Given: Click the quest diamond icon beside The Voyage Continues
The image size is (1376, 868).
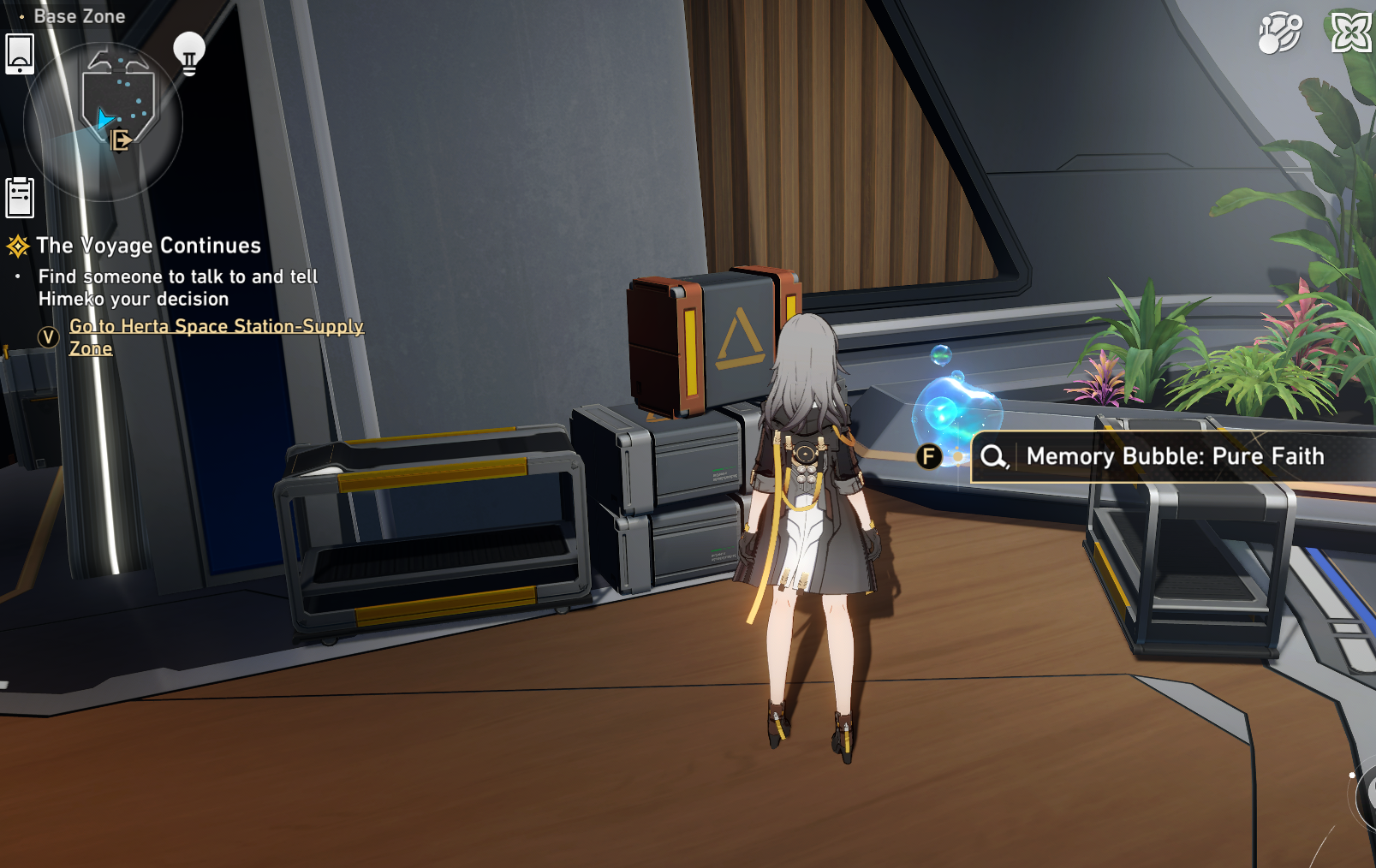Looking at the screenshot, I should click(x=17, y=246).
